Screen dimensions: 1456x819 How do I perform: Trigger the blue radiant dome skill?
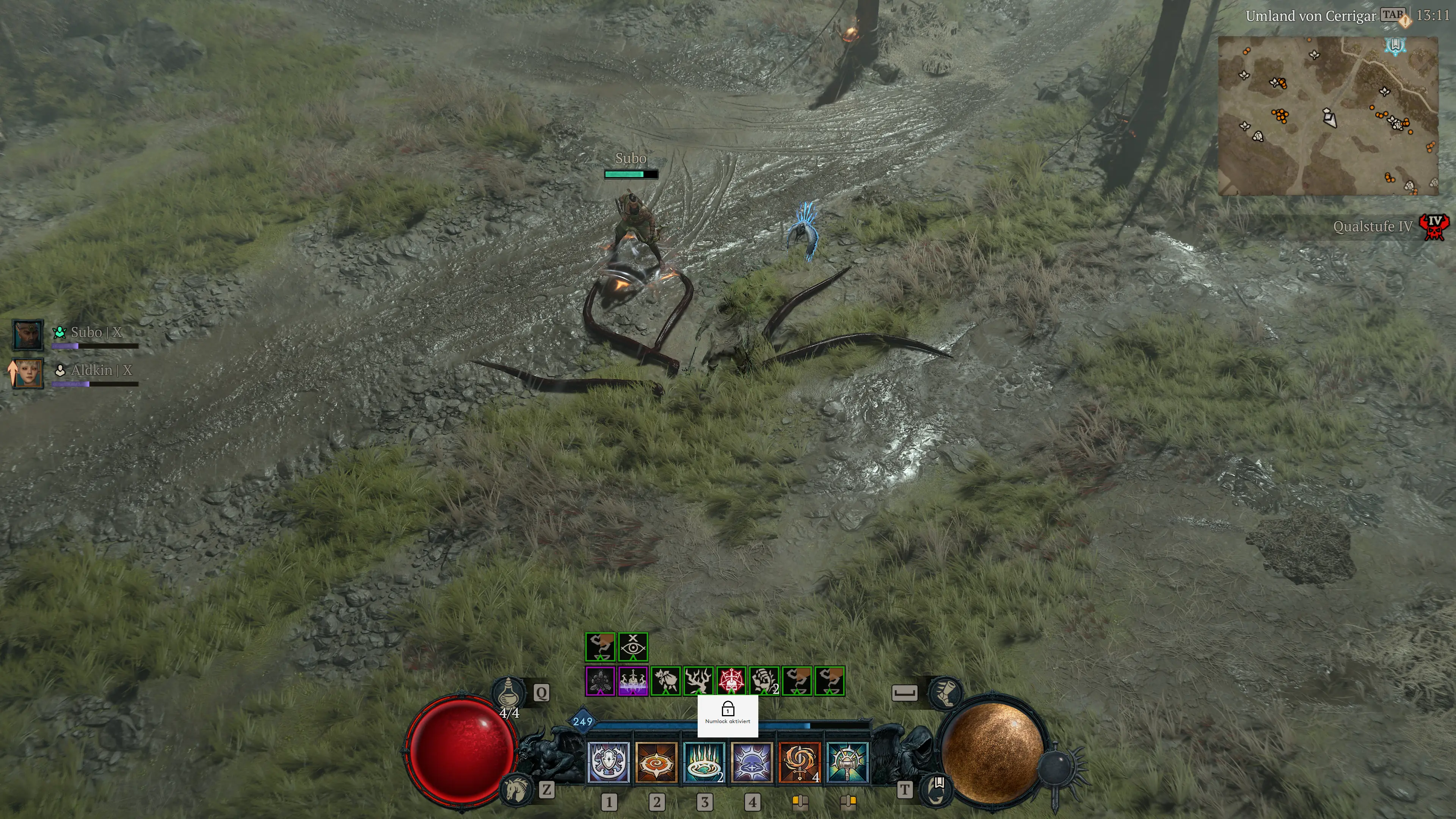752,763
